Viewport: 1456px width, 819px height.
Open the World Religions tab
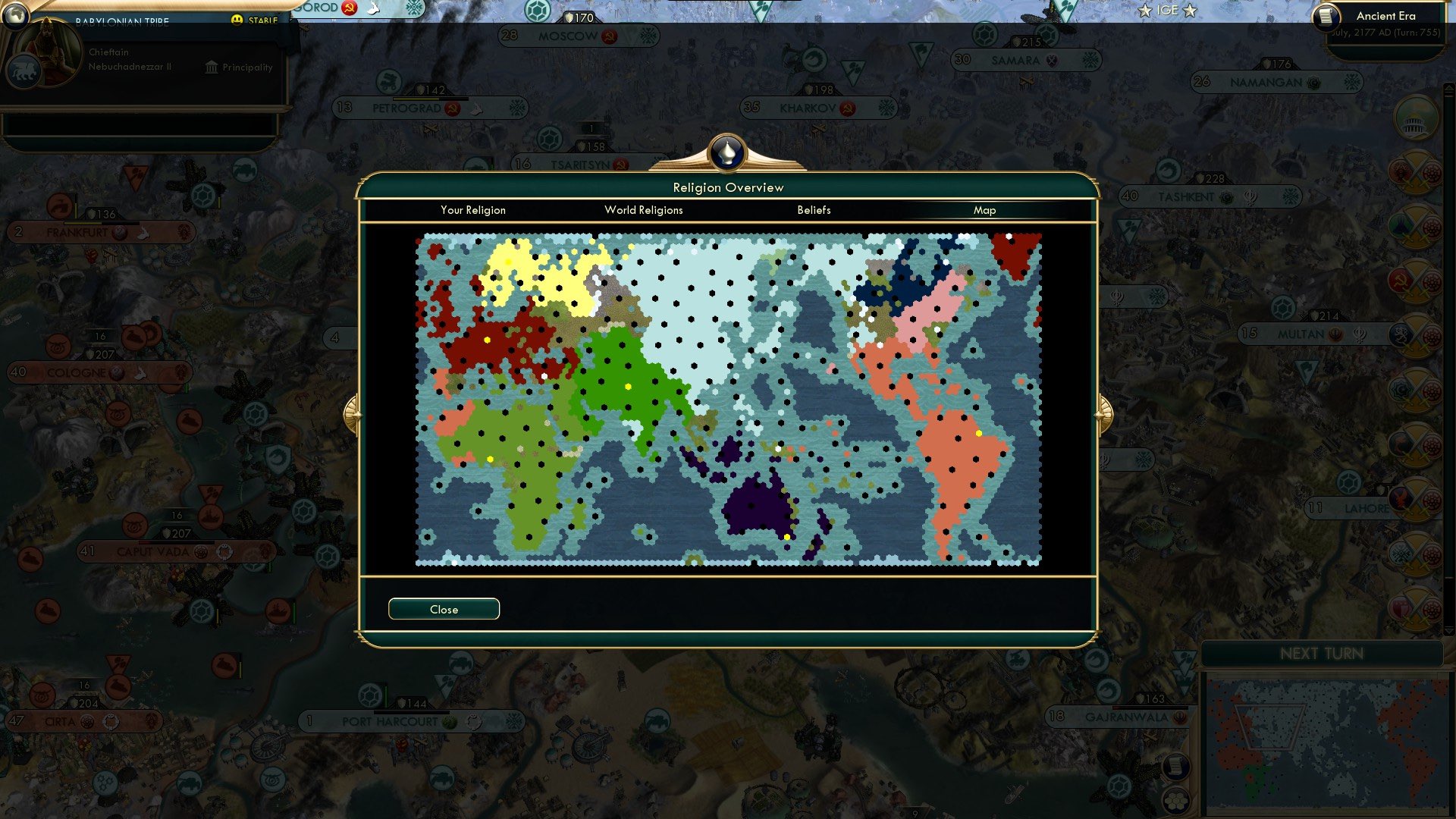(x=643, y=210)
